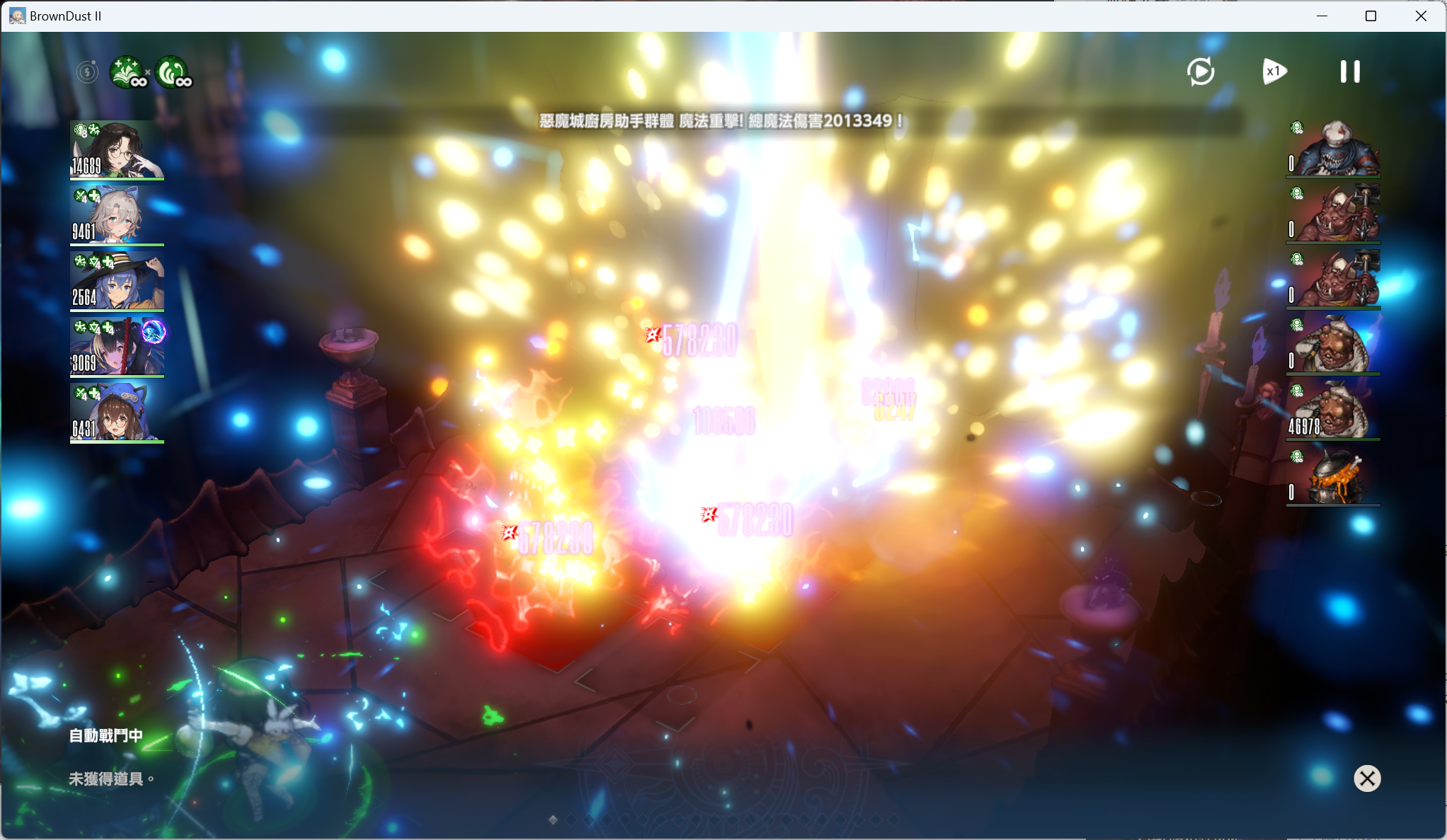Choose the blue-haired witch hat portrait
The width and height of the screenshot is (1447, 840).
click(118, 281)
